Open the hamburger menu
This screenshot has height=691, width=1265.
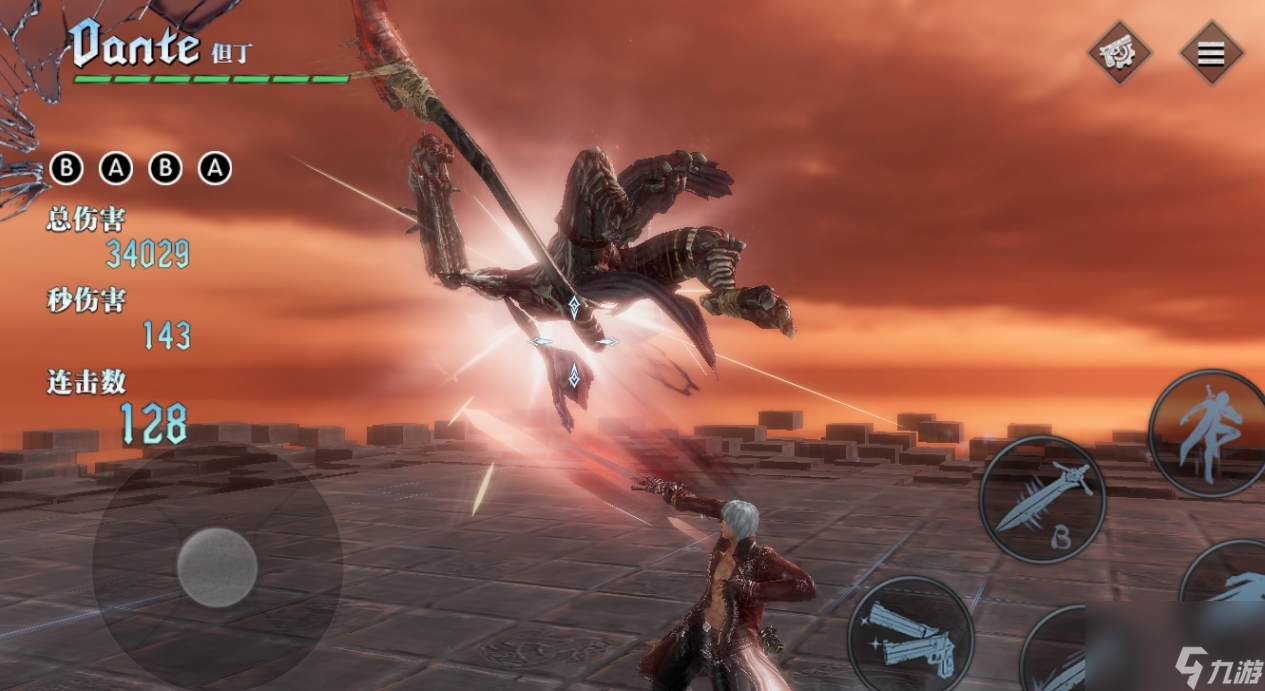tap(1211, 53)
